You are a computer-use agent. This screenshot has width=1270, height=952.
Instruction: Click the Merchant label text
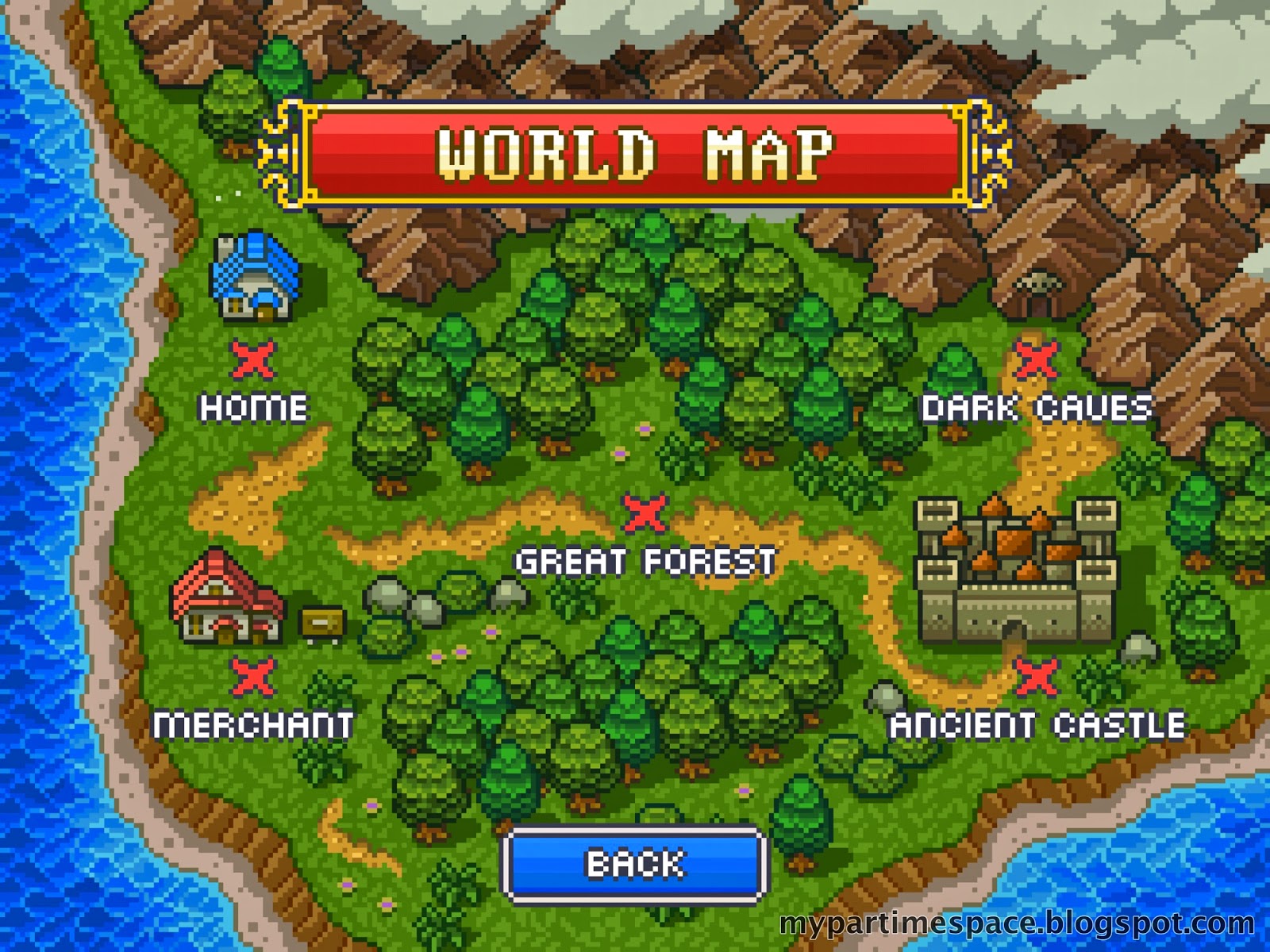(256, 724)
